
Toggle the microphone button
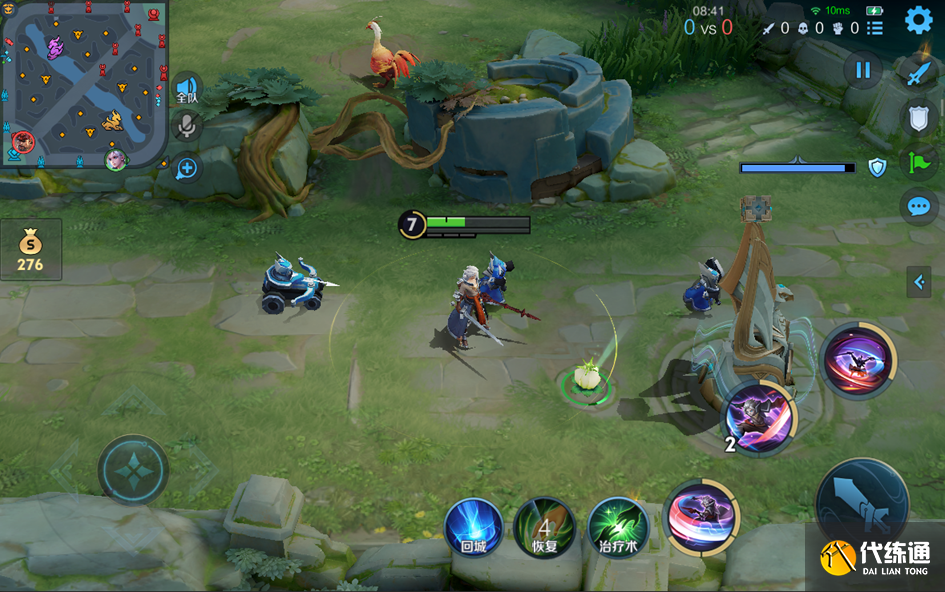tap(186, 126)
